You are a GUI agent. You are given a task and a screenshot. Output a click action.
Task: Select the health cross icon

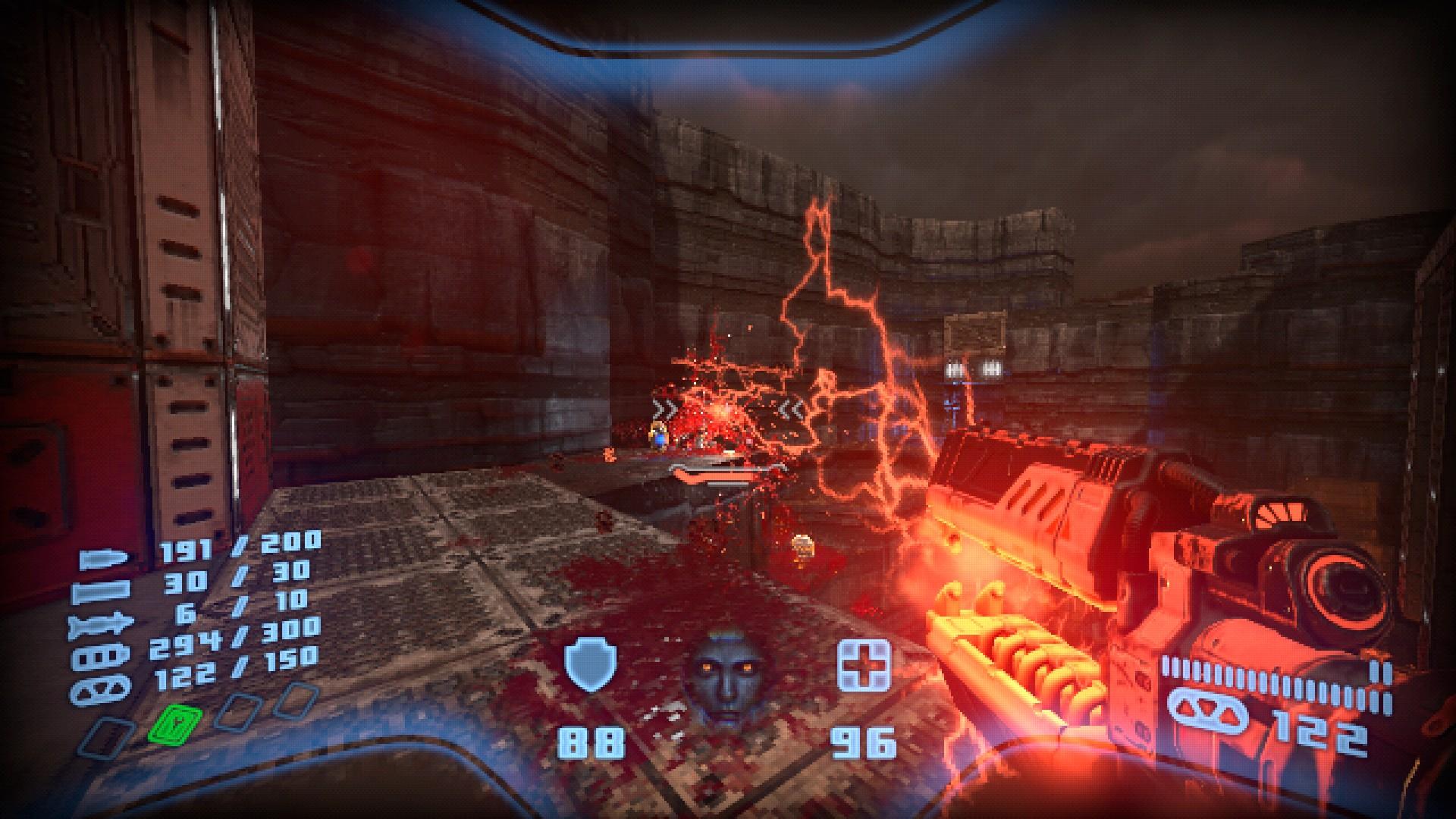(x=862, y=666)
